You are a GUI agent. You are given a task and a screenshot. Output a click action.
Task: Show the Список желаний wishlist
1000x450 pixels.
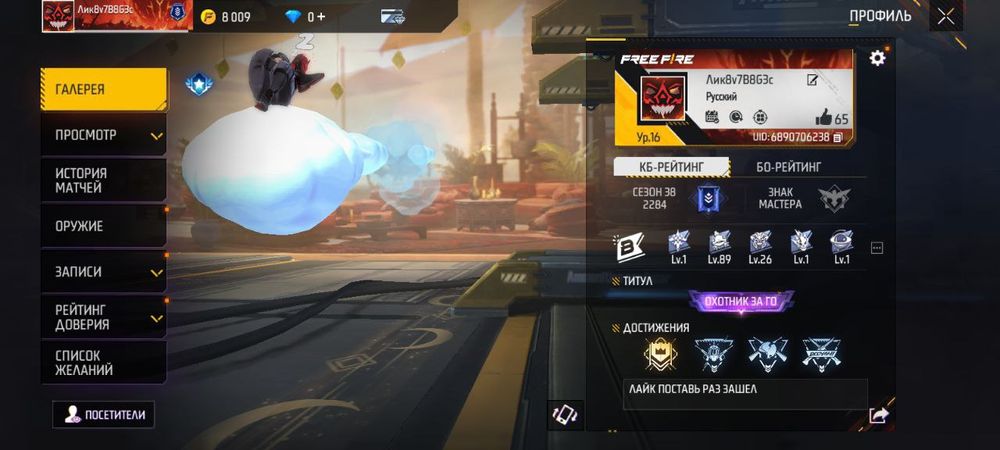[103, 362]
